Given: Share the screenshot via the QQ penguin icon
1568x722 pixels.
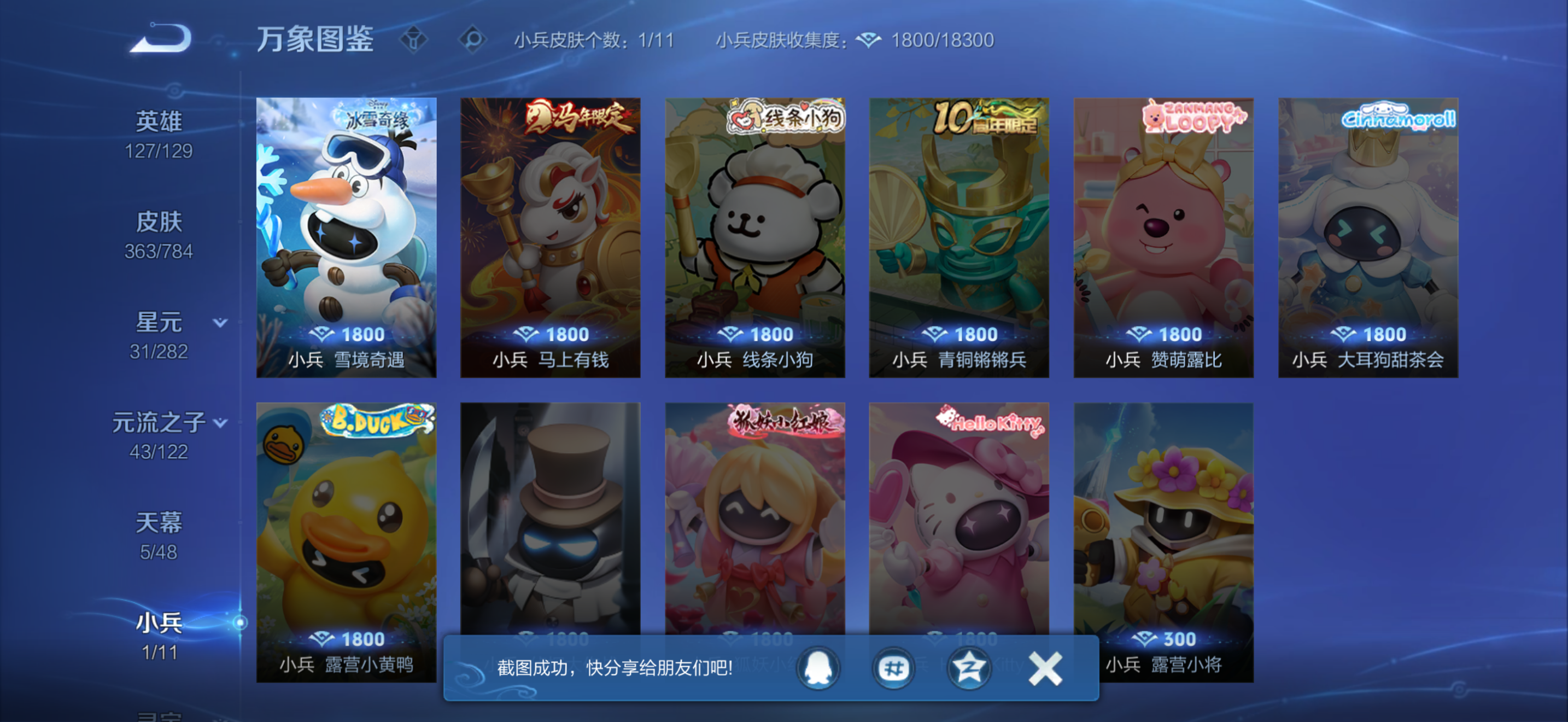Looking at the screenshot, I should 818,668.
